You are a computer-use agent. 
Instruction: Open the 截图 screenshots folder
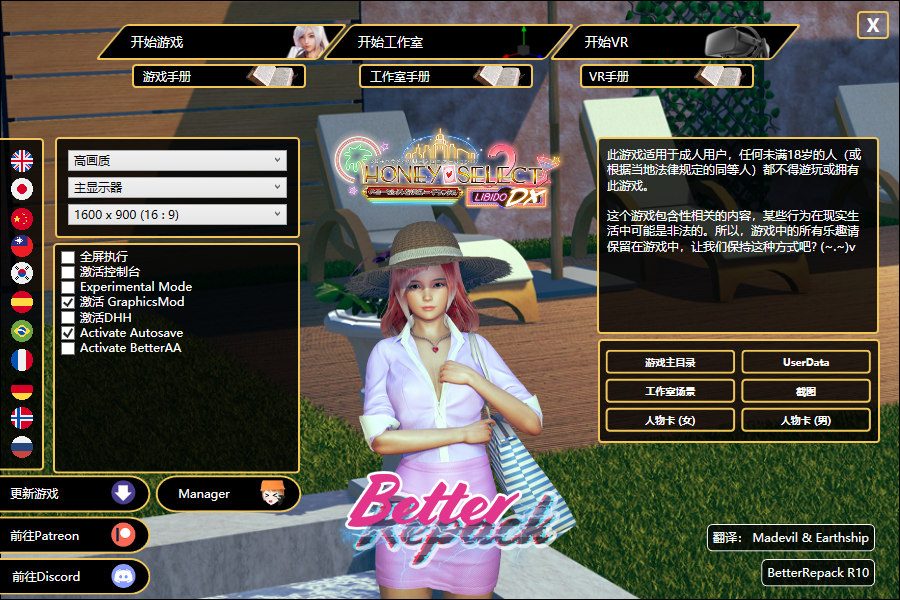(805, 391)
